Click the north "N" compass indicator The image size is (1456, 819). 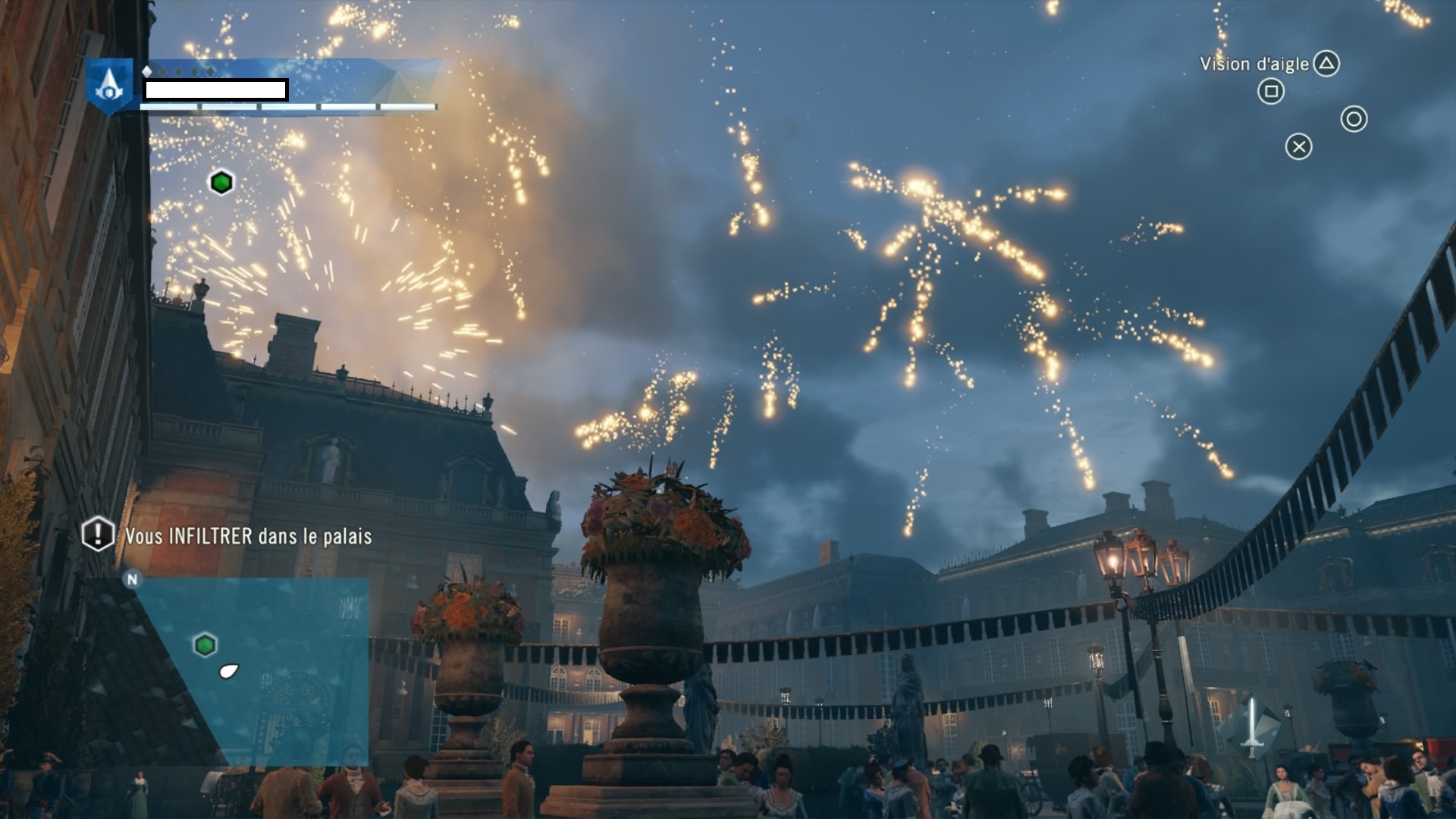[133, 580]
